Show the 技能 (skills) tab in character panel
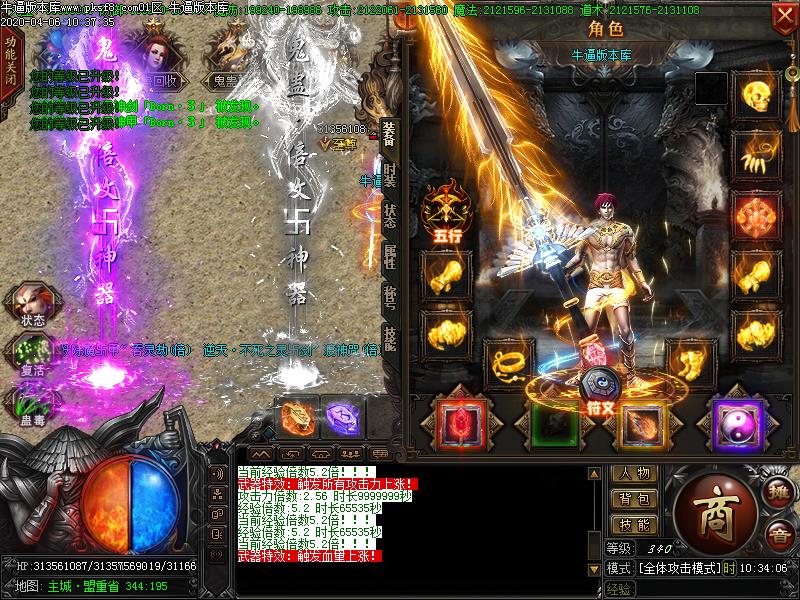Screen dimensions: 800x600 389,343
